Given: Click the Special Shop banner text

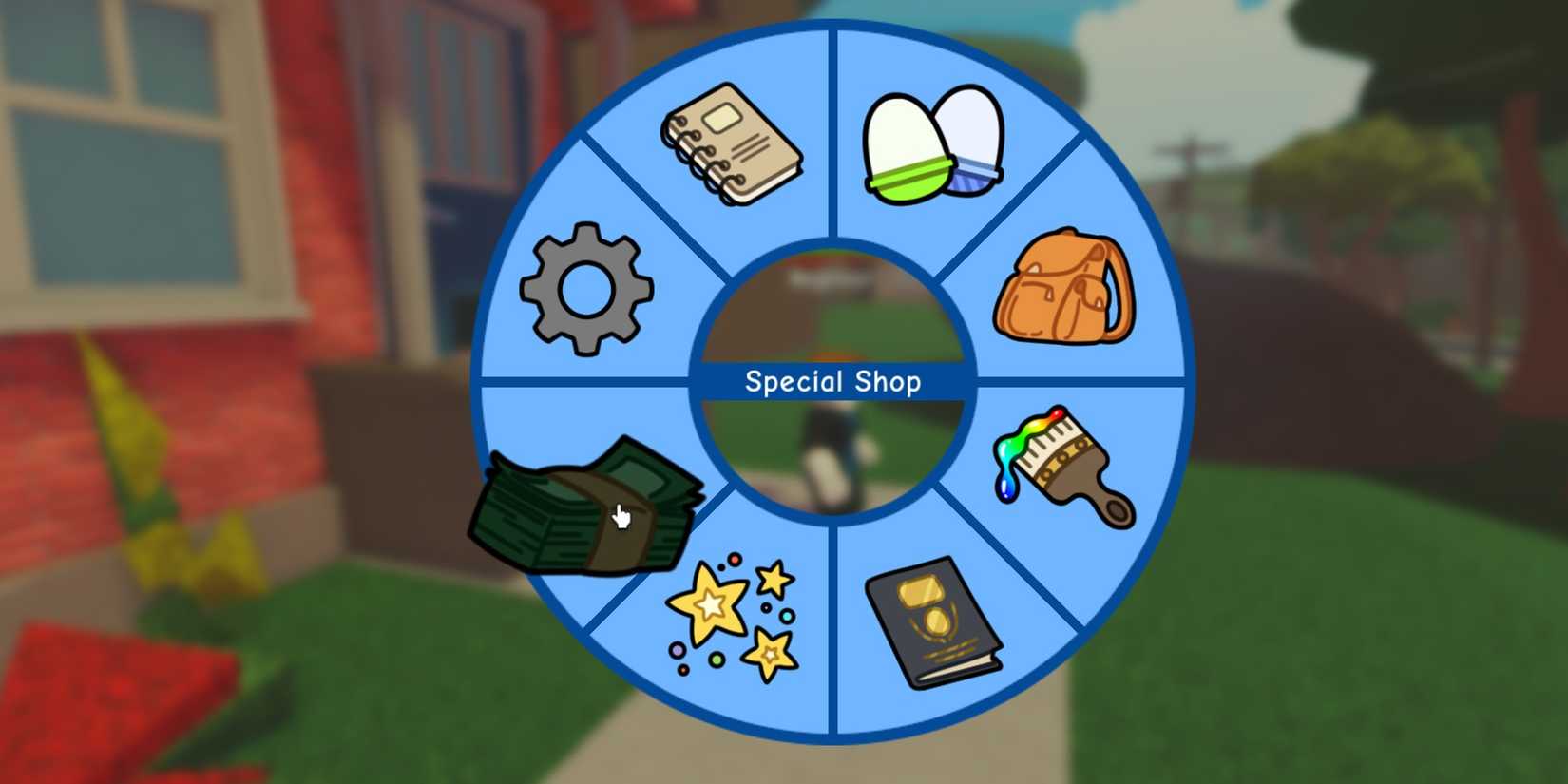Looking at the screenshot, I should tap(833, 381).
